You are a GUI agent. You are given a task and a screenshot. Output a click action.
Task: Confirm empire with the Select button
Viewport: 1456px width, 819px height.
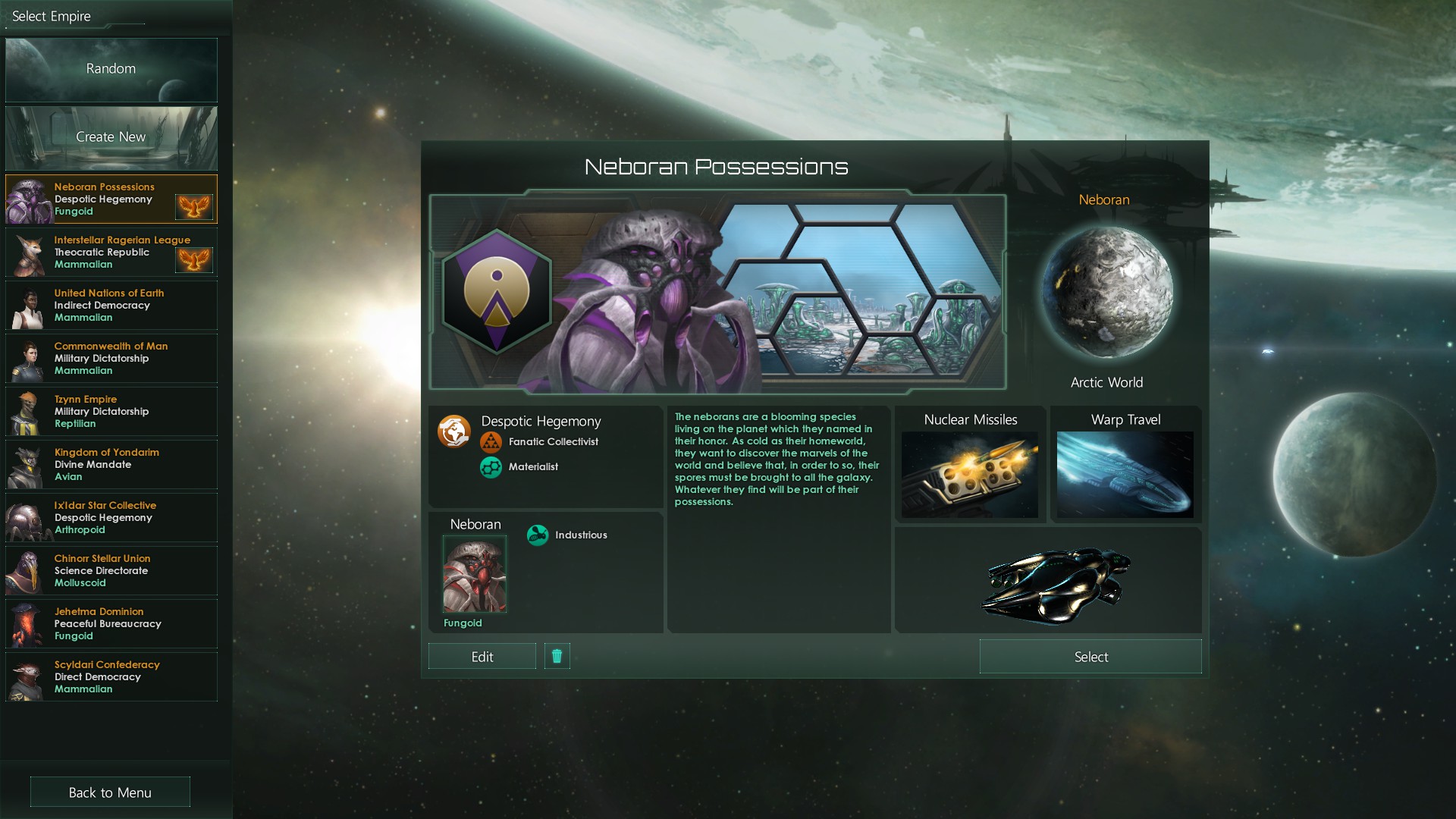(x=1090, y=657)
